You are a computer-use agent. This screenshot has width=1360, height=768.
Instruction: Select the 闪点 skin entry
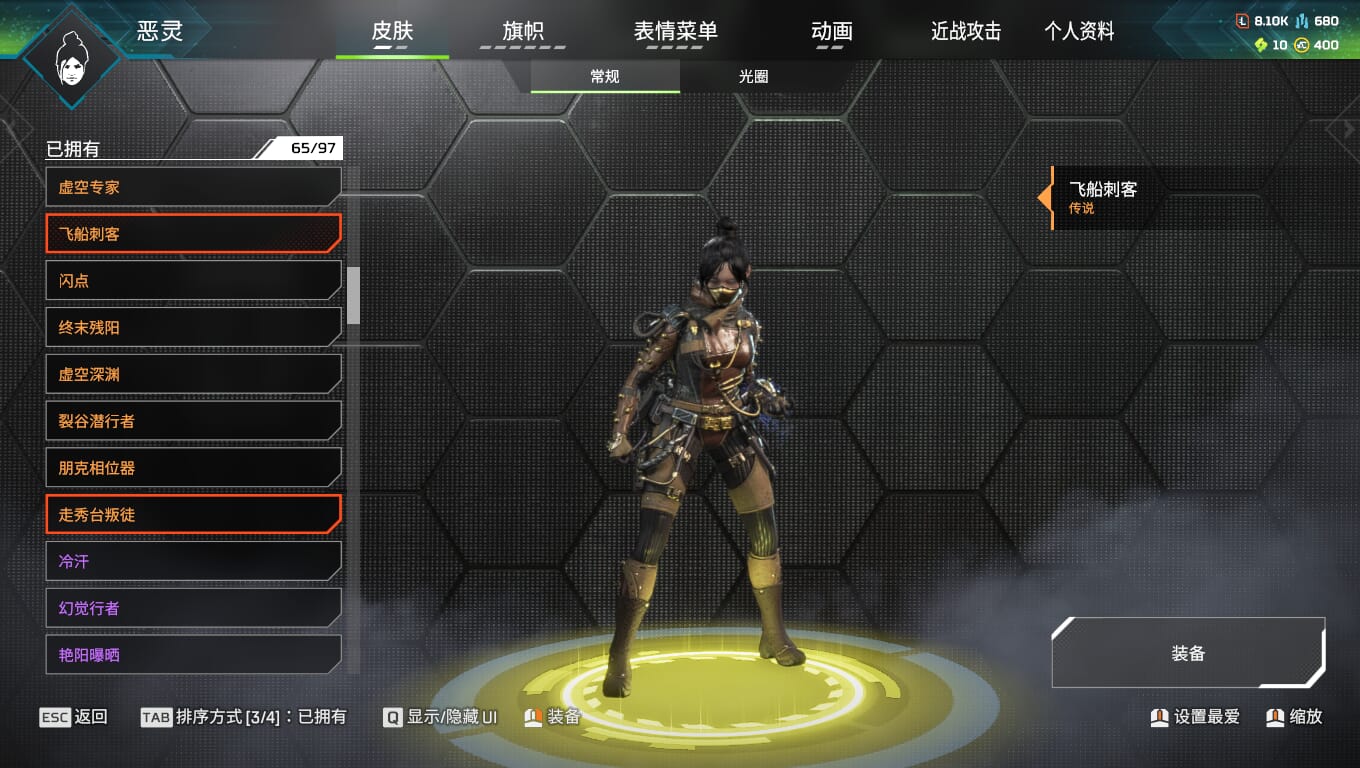(193, 281)
